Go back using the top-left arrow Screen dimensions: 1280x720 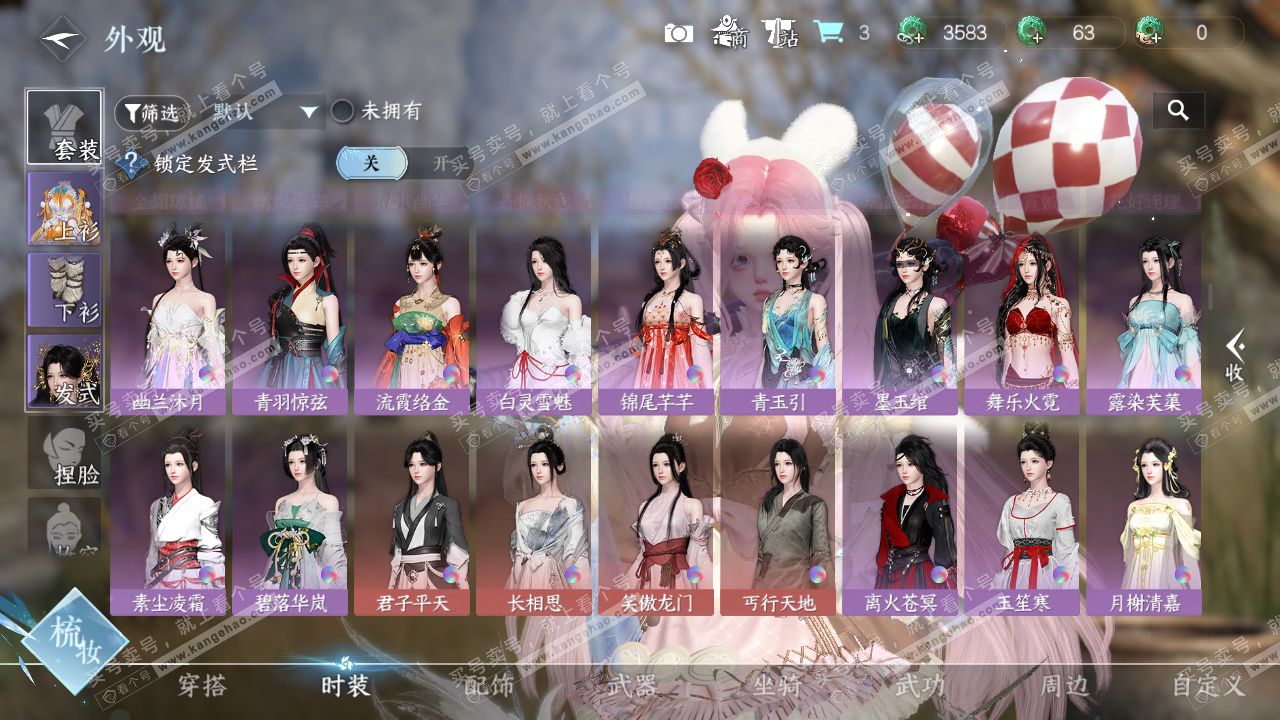62,39
